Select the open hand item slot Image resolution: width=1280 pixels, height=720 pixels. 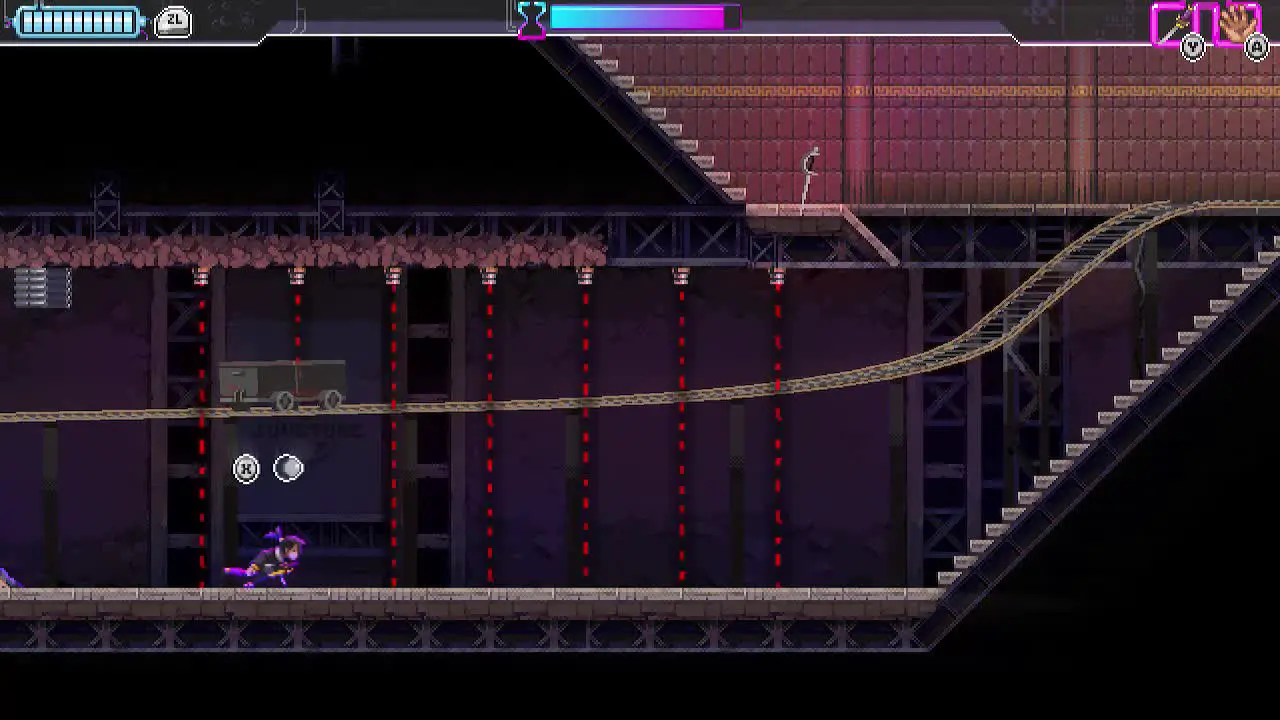coord(1238,24)
